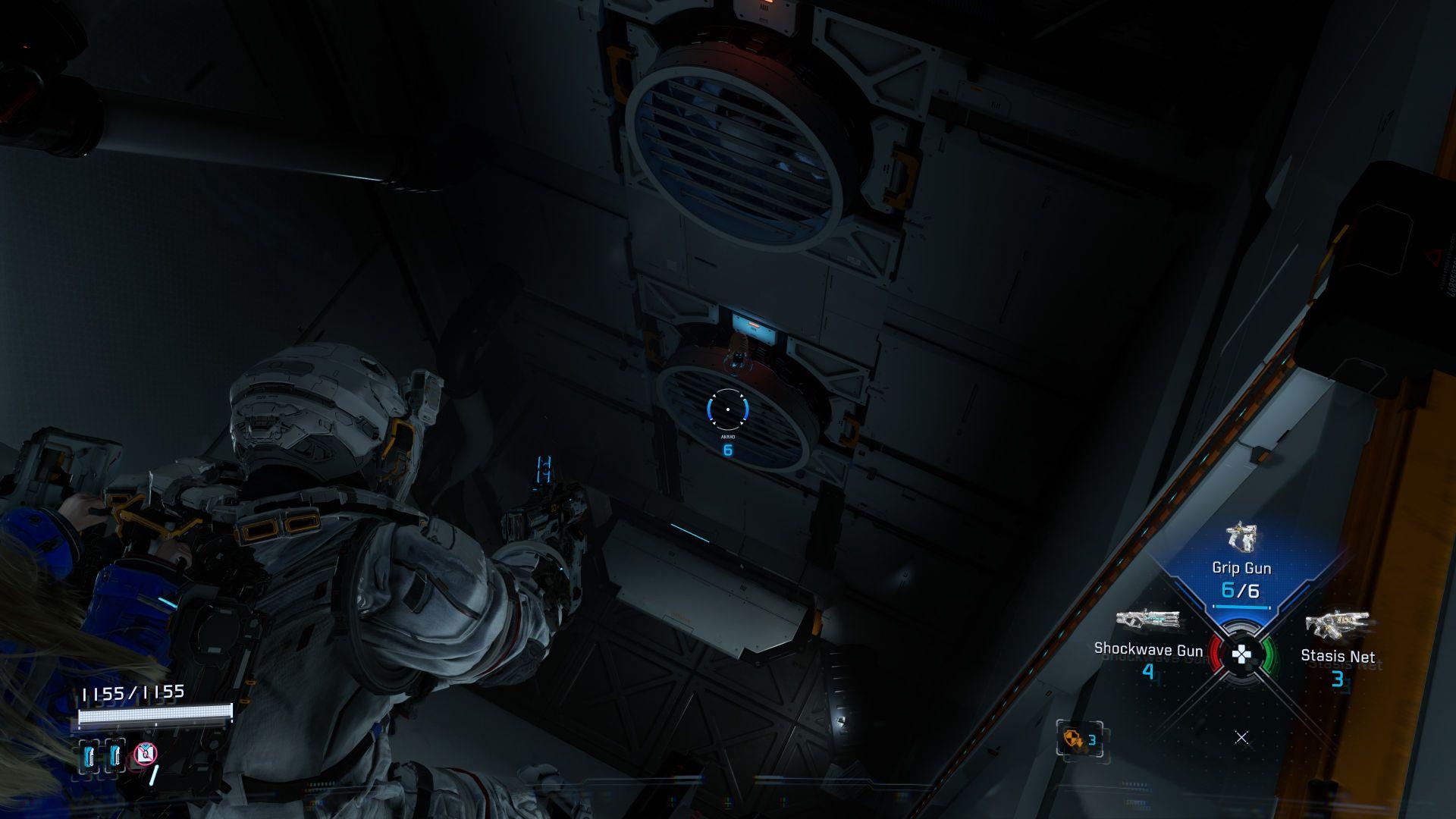The height and width of the screenshot is (819, 1456).
Task: Click the crossed-out pink status icon
Action: point(145,754)
